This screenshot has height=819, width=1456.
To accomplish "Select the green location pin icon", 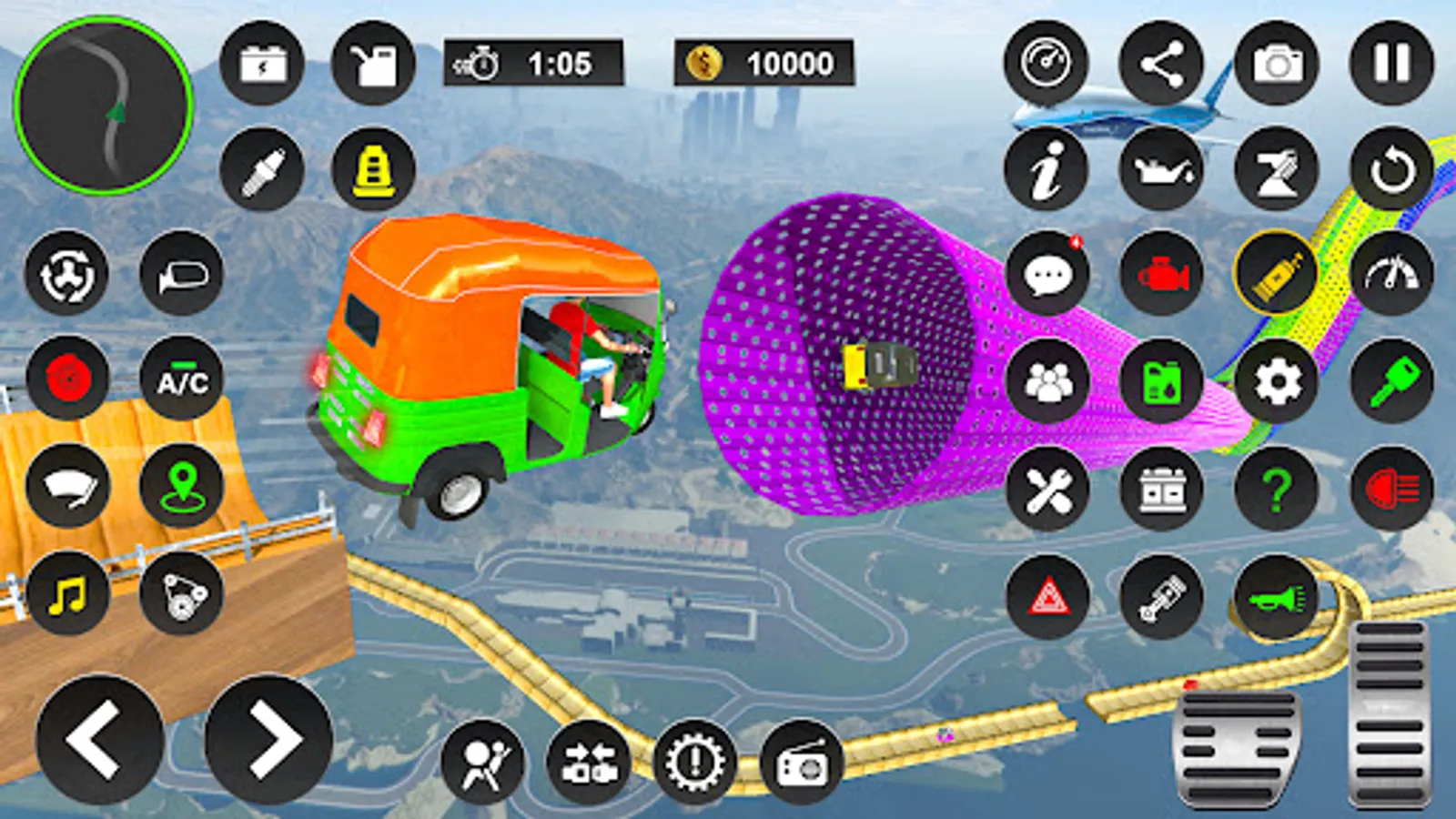I will click(x=182, y=487).
